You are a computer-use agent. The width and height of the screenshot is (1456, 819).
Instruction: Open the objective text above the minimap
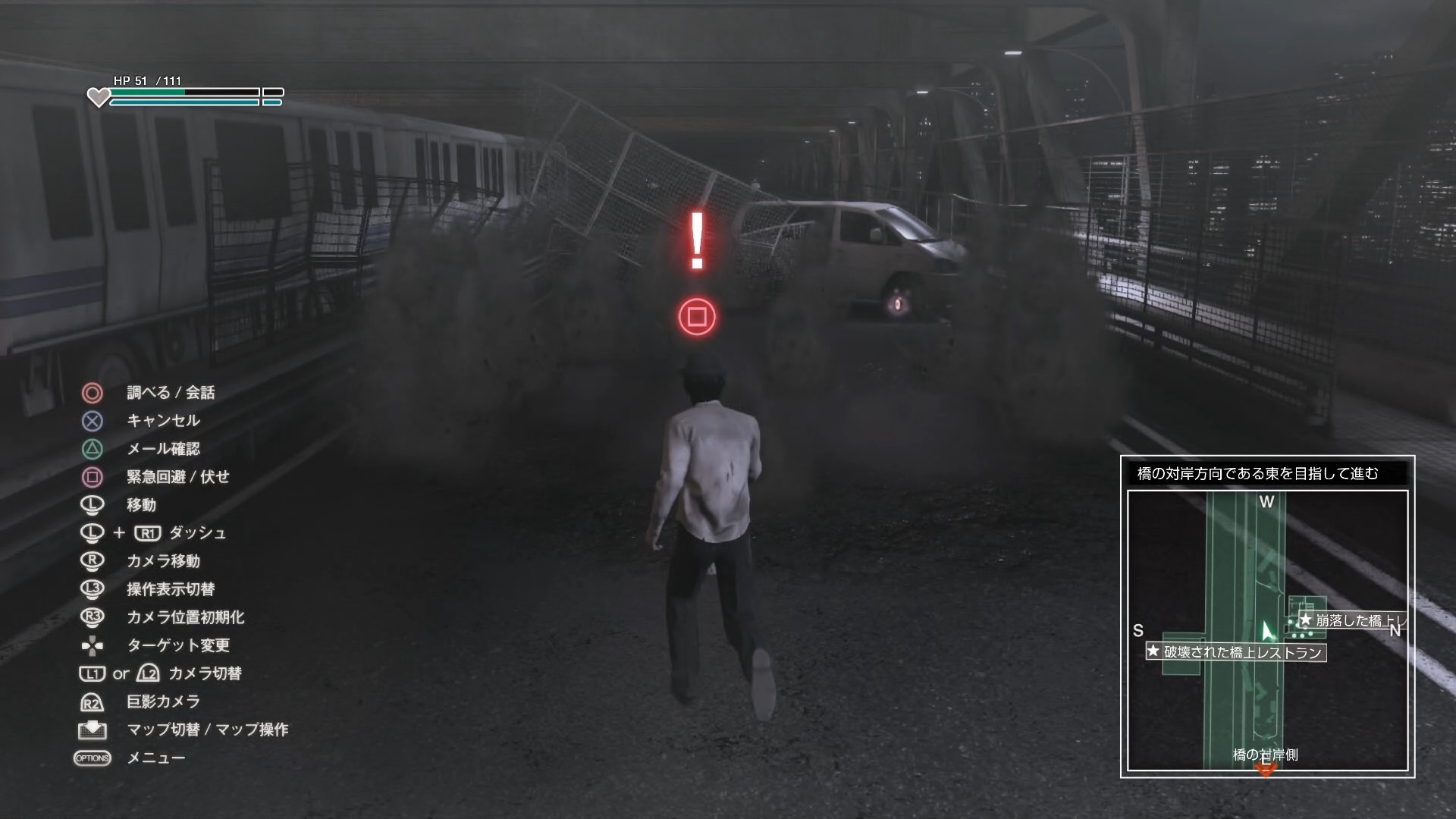[1258, 474]
